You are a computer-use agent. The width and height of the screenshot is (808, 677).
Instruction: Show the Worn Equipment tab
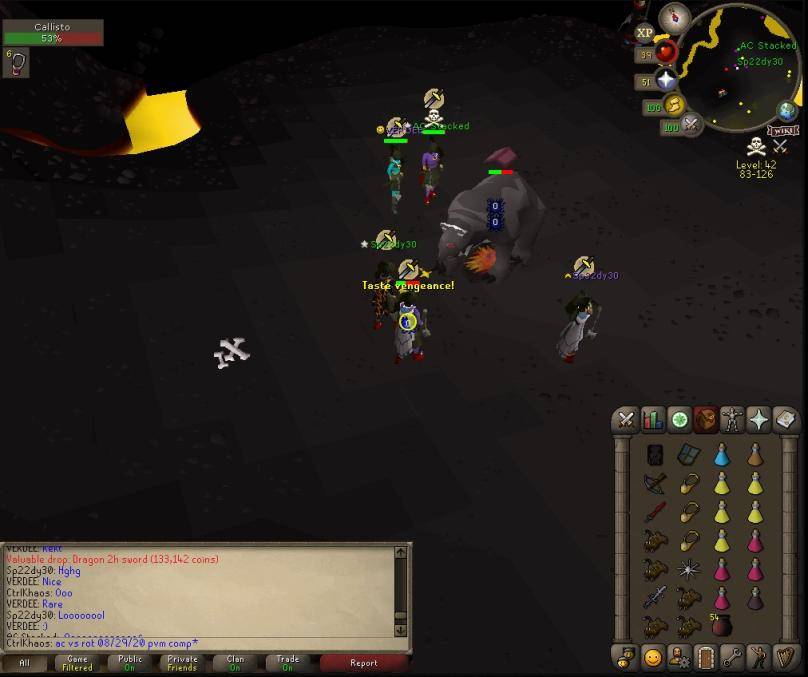[733, 420]
